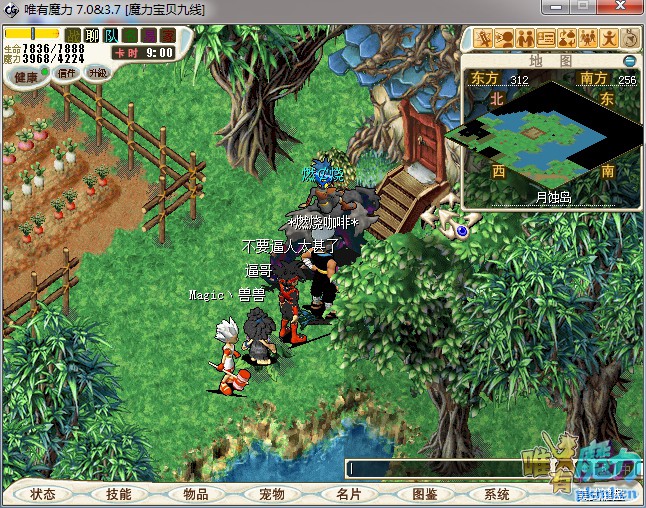Collapse the 地图 minimap panel
This screenshot has width=646, height=508.
click(x=630, y=60)
